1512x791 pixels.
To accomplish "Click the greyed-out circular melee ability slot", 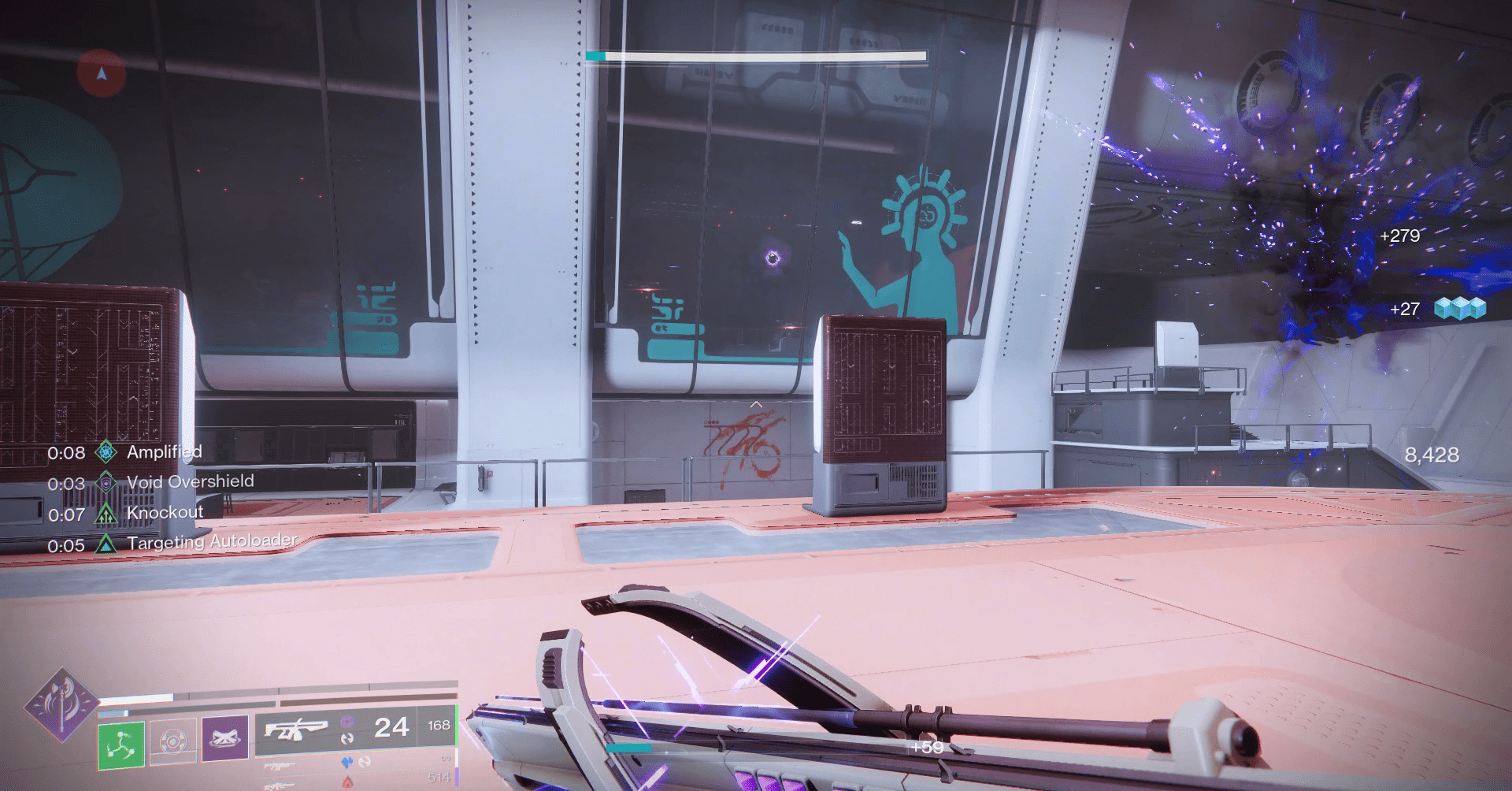I will point(172,741).
